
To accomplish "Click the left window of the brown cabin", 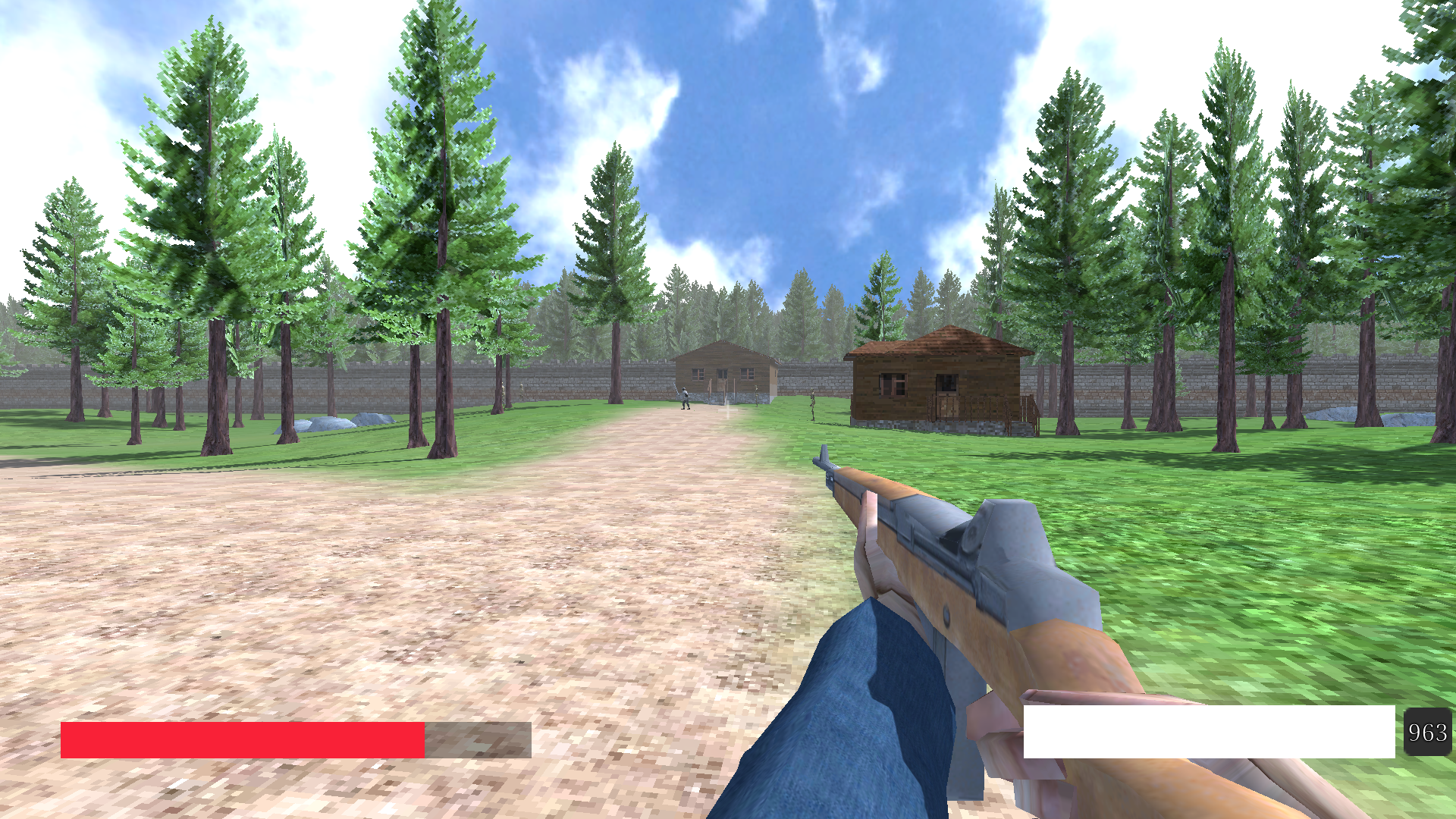I will tap(891, 384).
